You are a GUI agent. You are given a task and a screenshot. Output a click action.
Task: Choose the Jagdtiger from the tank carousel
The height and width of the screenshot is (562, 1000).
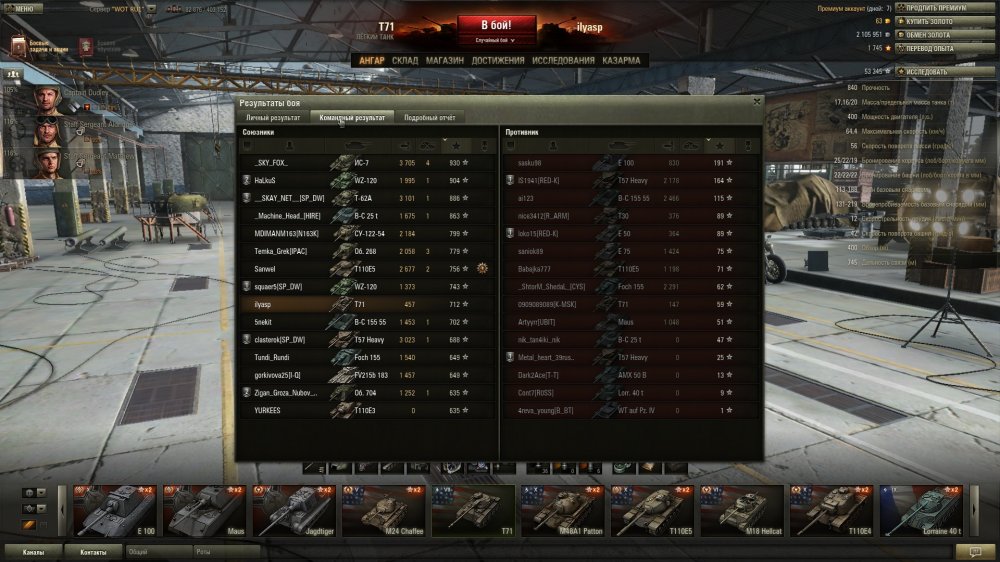click(296, 510)
